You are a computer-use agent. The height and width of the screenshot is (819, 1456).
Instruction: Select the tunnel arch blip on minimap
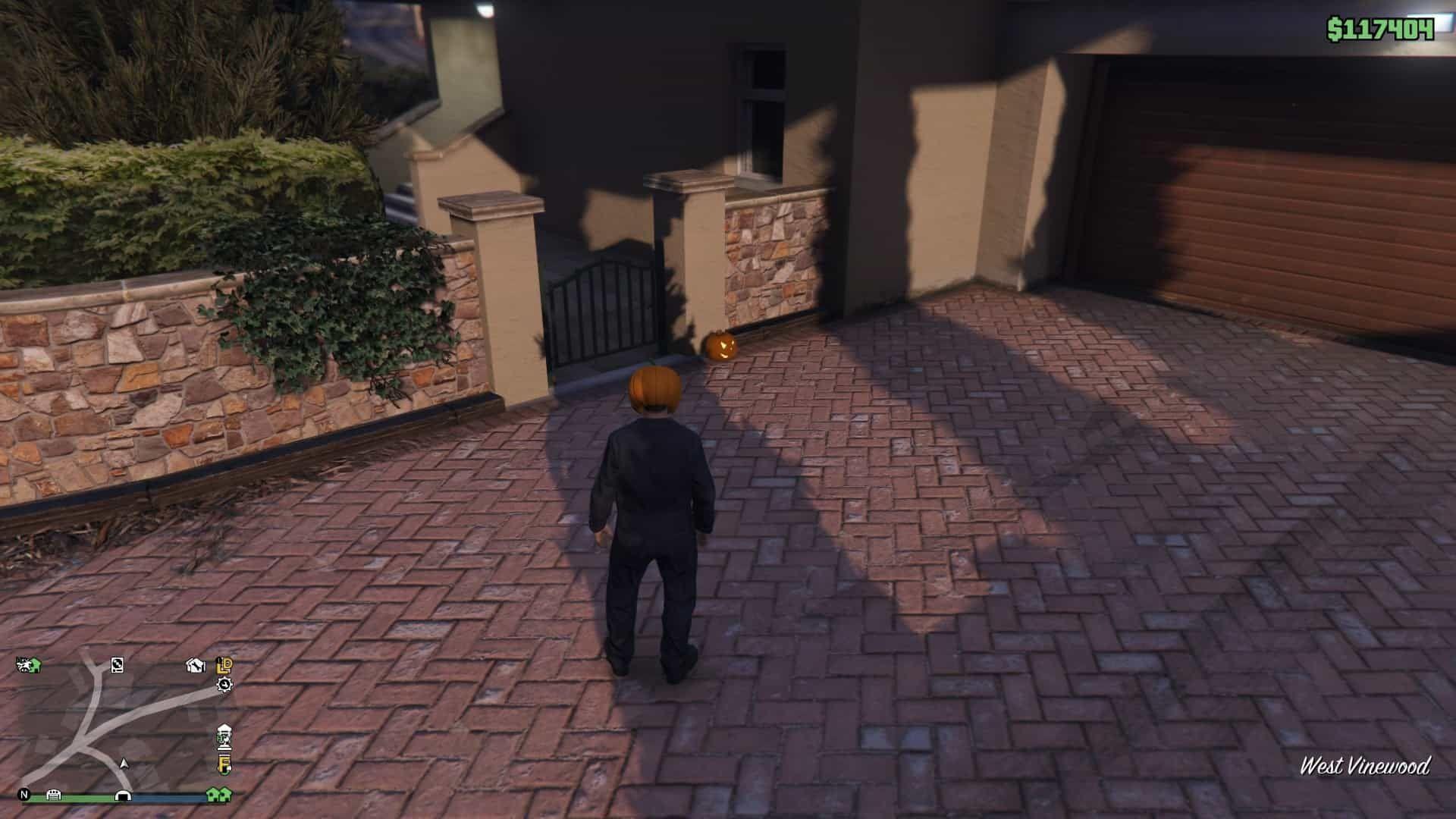point(122,795)
